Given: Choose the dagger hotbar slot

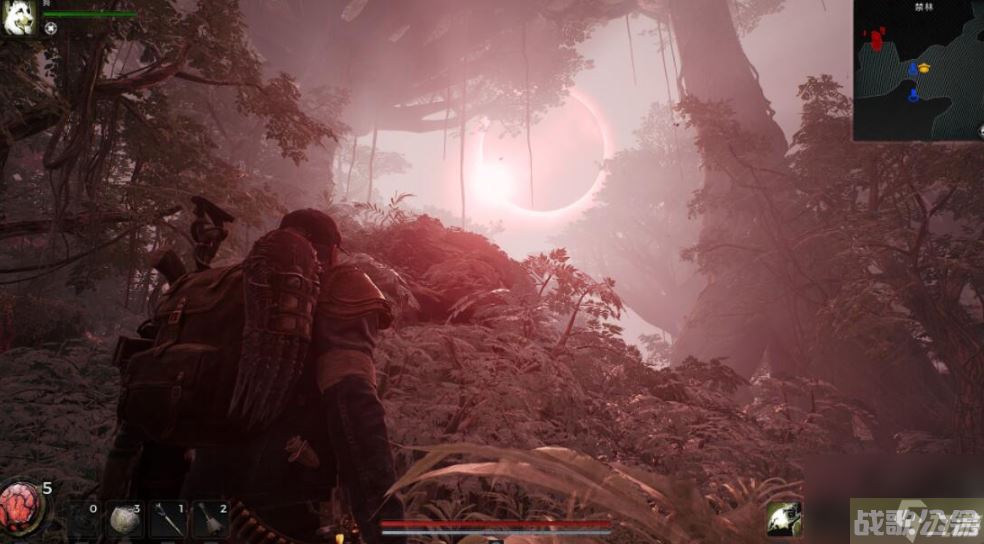Looking at the screenshot, I should tap(169, 520).
